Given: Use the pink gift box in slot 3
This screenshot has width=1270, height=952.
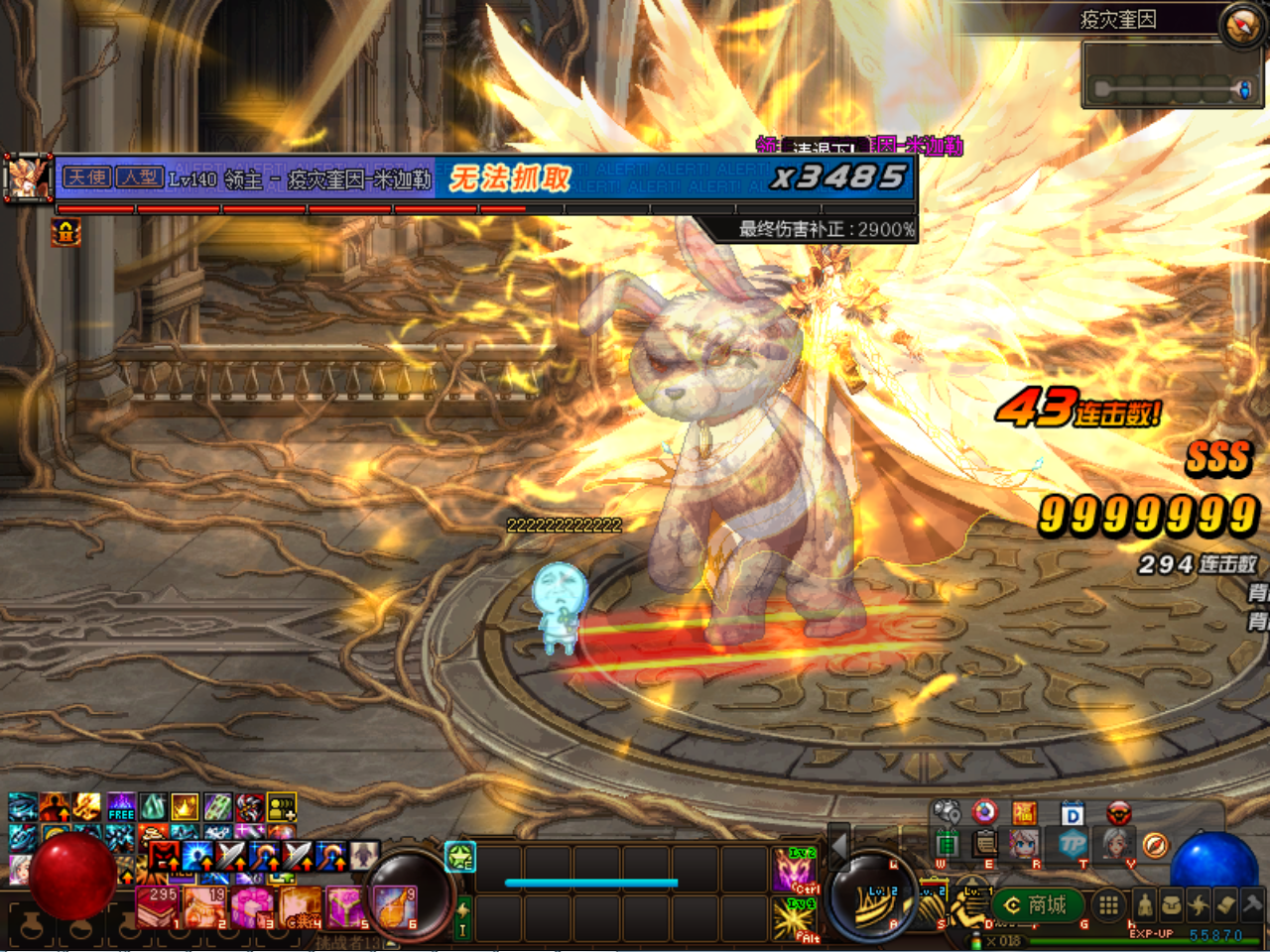Looking at the screenshot, I should [251, 906].
